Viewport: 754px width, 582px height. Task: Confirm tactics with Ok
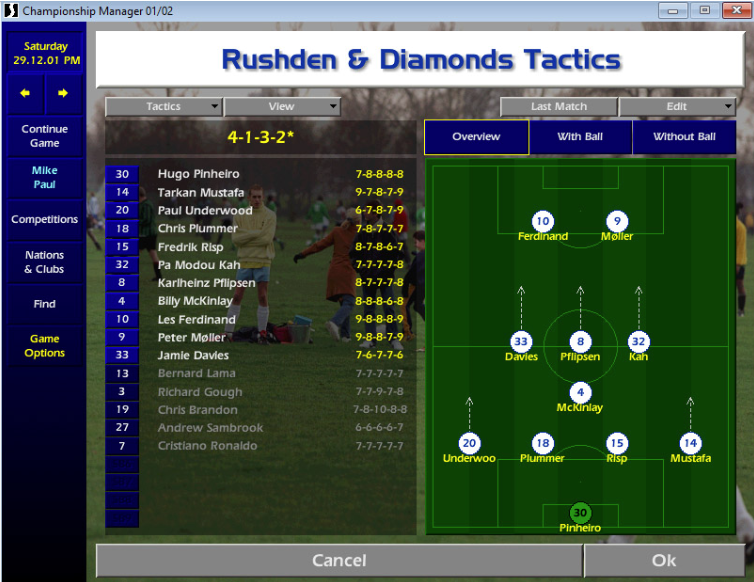point(664,561)
